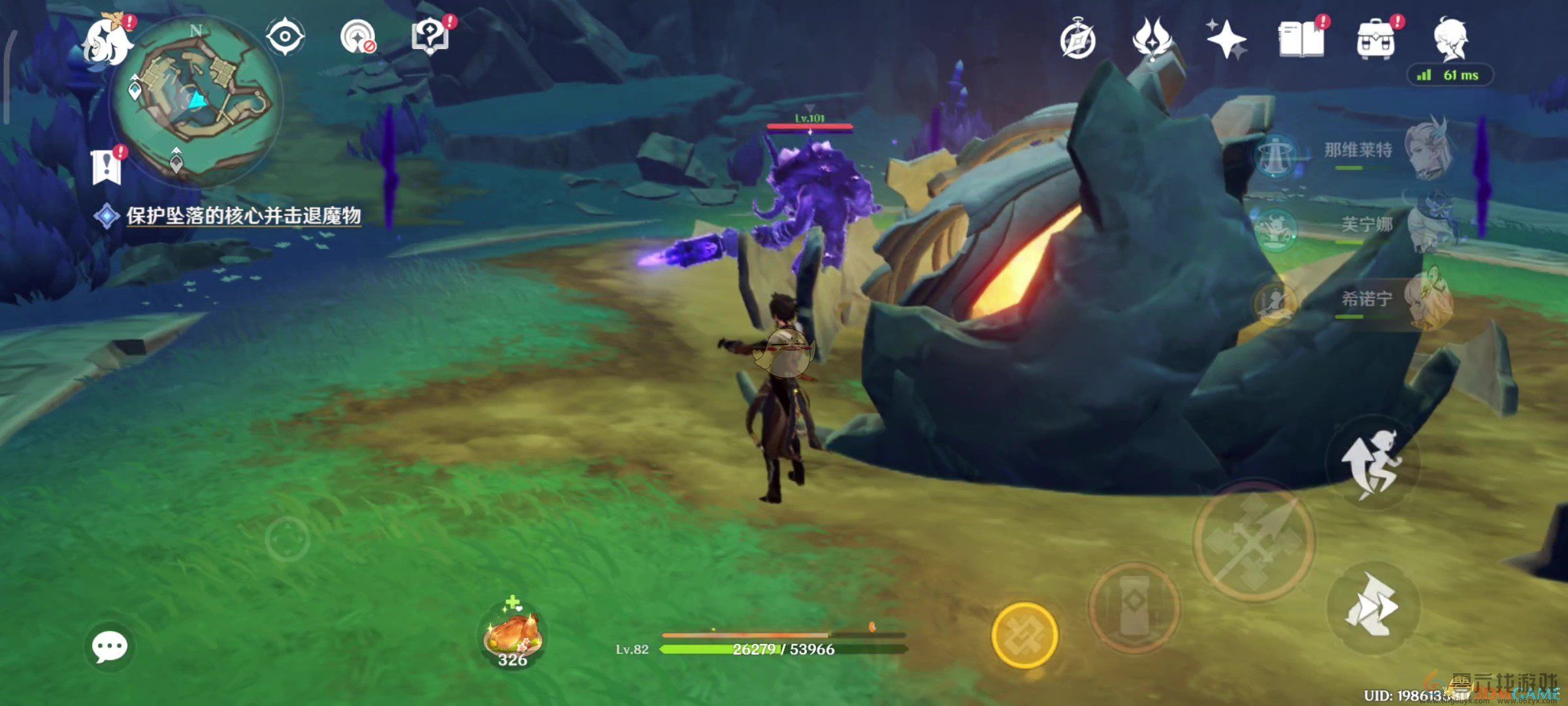Open the quest exclamation banner icon
The height and width of the screenshot is (706, 1568).
pos(107,166)
